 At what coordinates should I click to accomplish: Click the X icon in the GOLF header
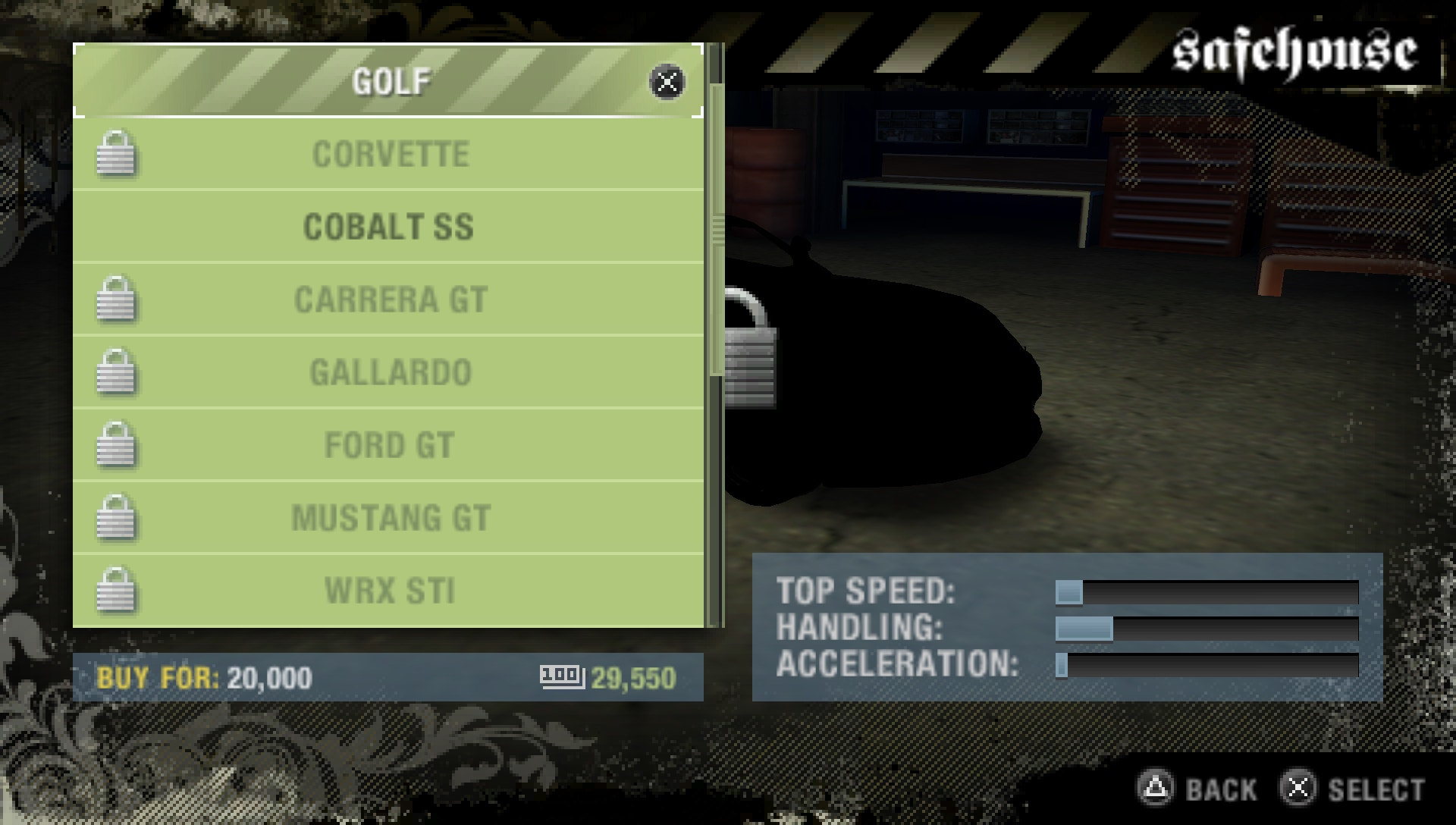(x=666, y=82)
